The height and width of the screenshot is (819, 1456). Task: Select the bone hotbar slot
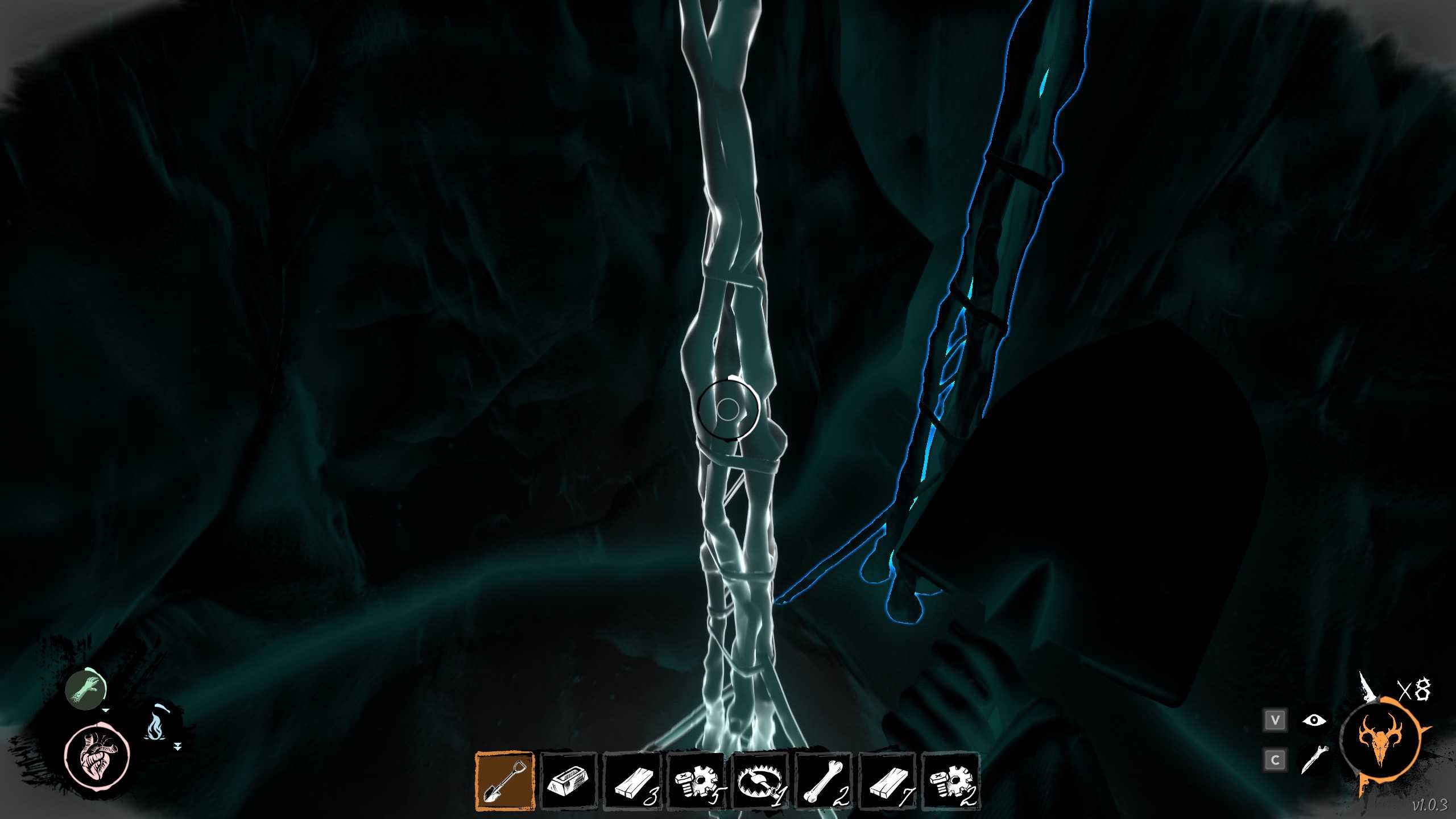pyautogui.click(x=823, y=781)
